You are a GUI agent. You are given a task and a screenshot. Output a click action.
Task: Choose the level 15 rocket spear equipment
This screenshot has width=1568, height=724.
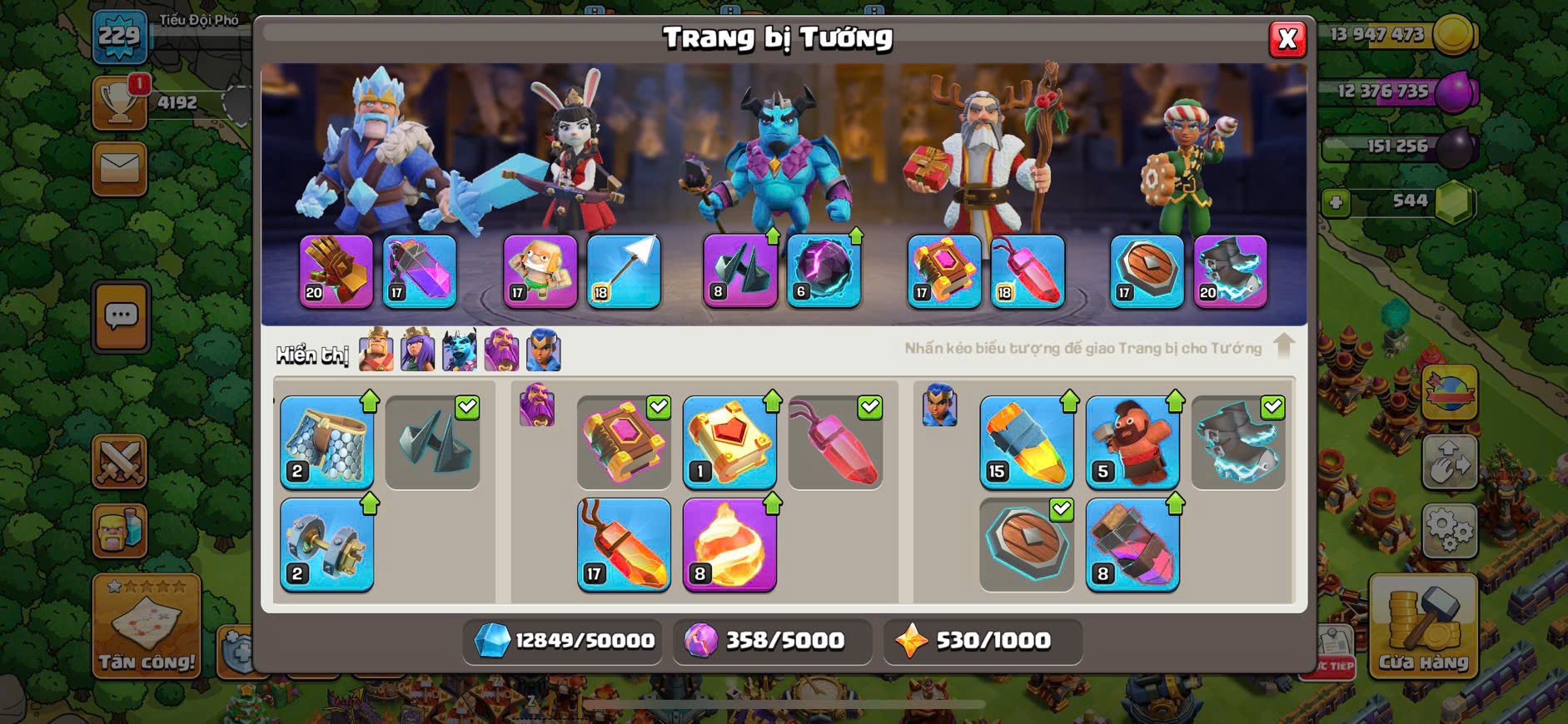click(1026, 442)
